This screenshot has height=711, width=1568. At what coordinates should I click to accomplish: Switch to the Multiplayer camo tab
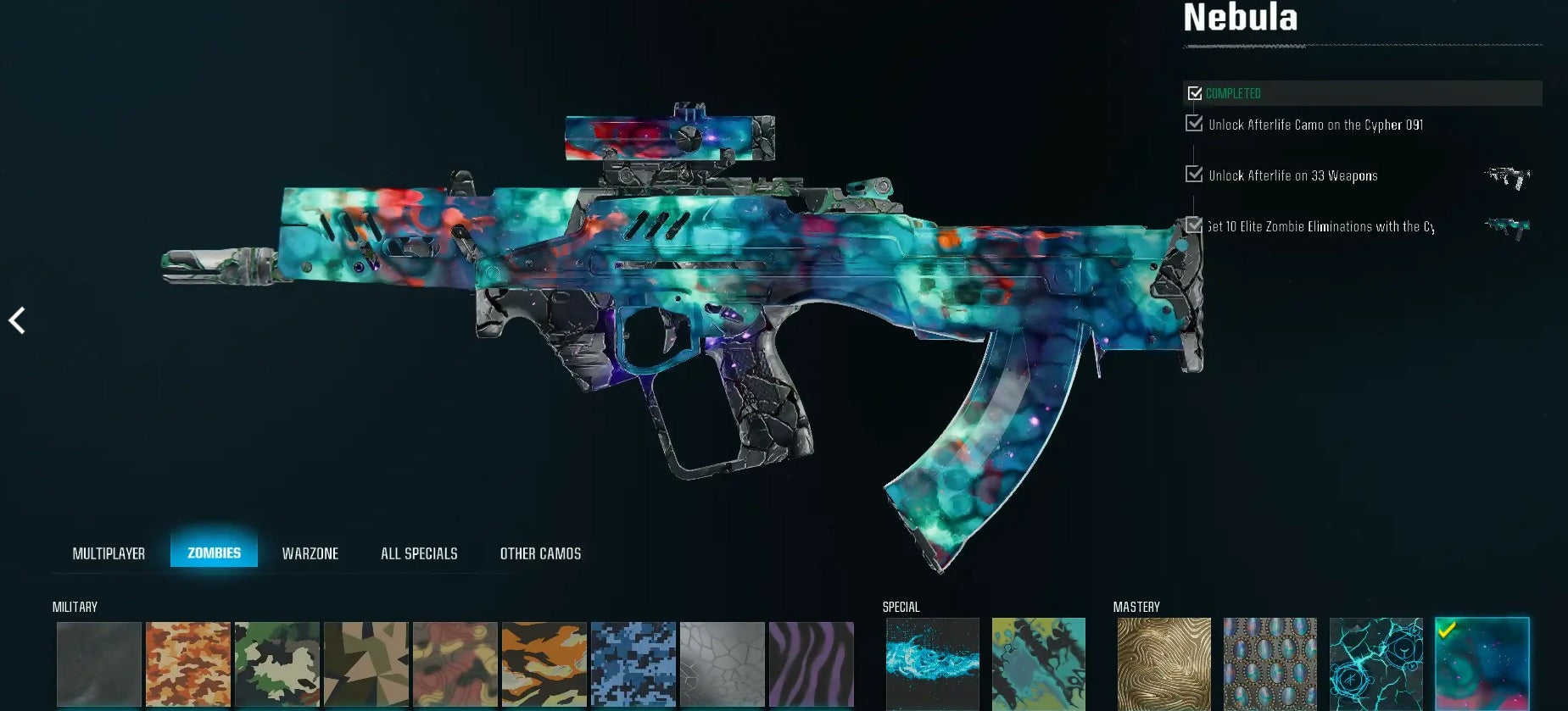pos(109,553)
